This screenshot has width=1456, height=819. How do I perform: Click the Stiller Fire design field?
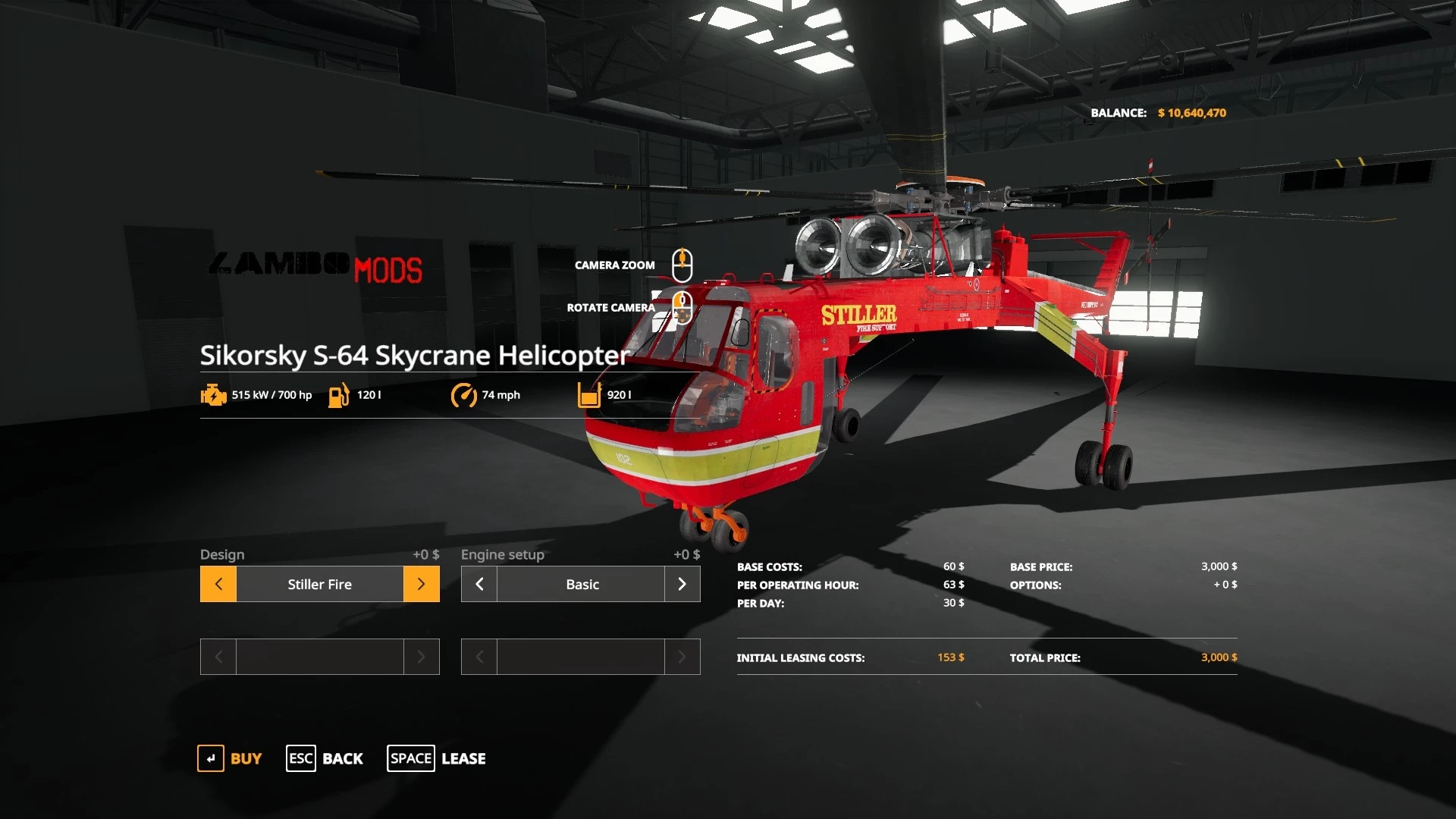319,584
